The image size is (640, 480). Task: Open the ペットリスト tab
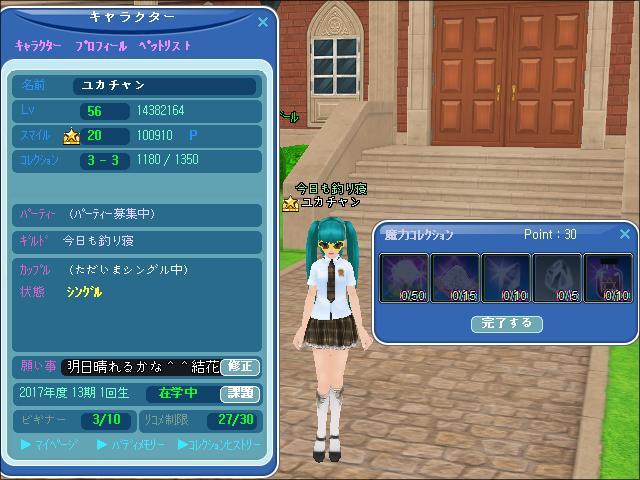click(x=165, y=46)
